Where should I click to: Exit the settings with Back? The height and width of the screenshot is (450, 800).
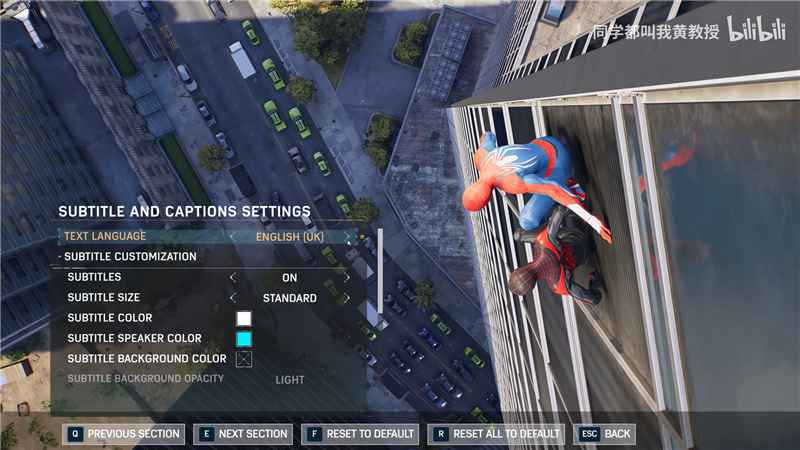tap(606, 434)
